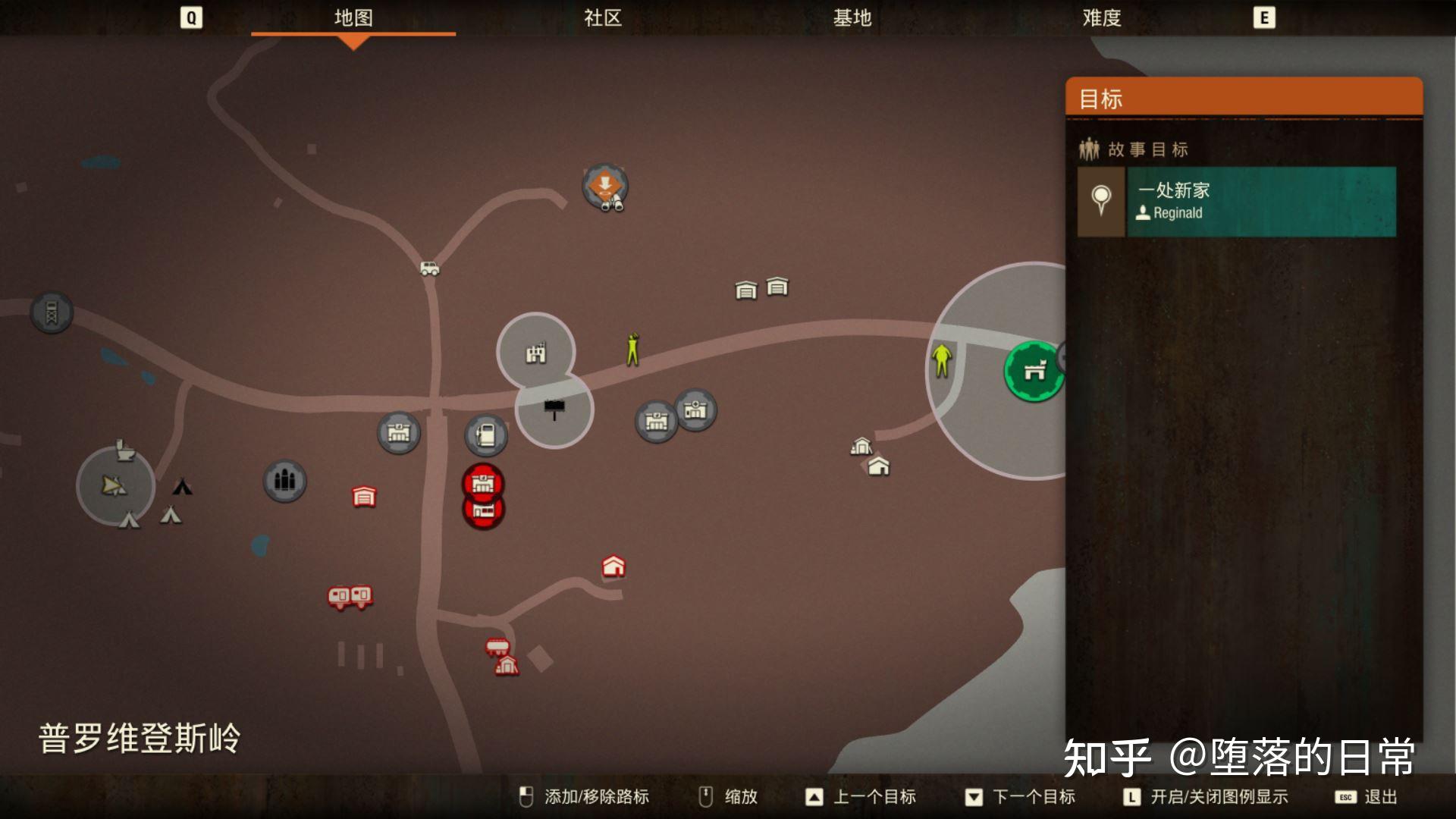This screenshot has width=1456, height=819.
Task: Click the red trailer park icon
Action: (x=350, y=597)
